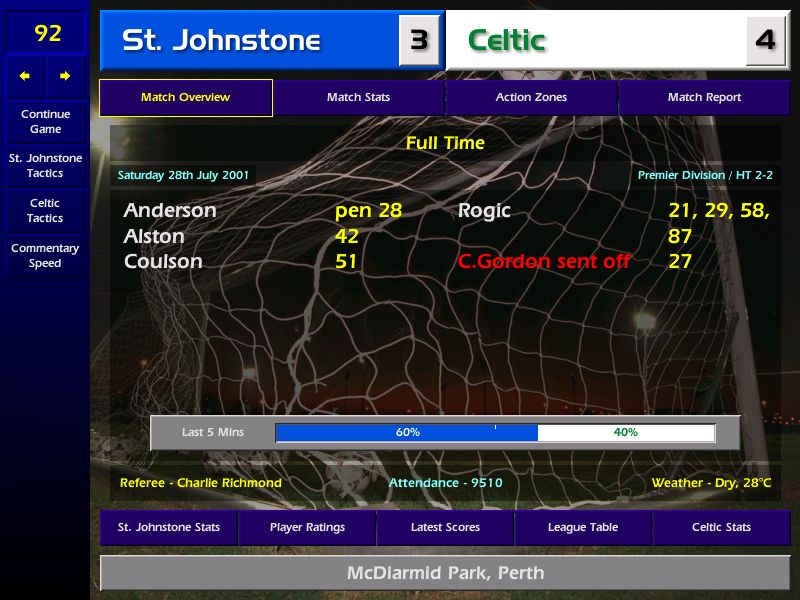Screen dimensions: 800x600
Task: Click the right arrow navigation button
Action: tap(66, 76)
